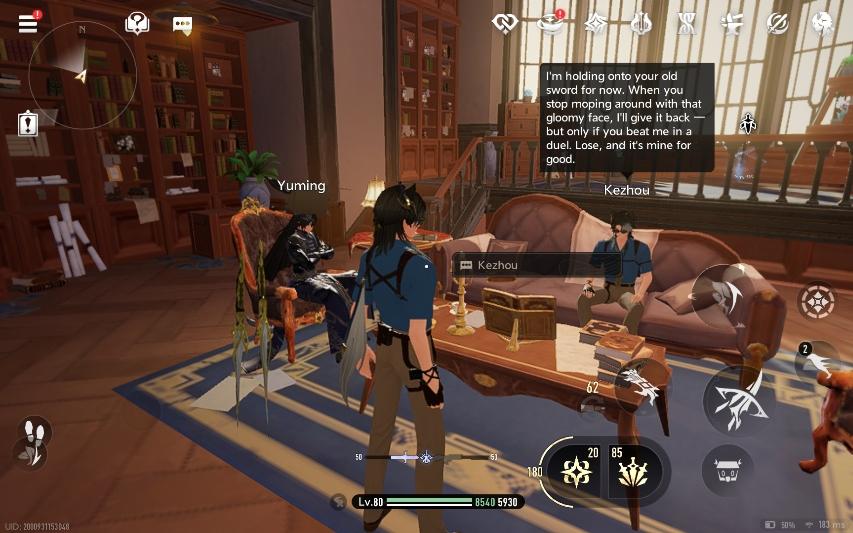Open the slashed circle icon in top bar
853x533 pixels.
(x=777, y=23)
